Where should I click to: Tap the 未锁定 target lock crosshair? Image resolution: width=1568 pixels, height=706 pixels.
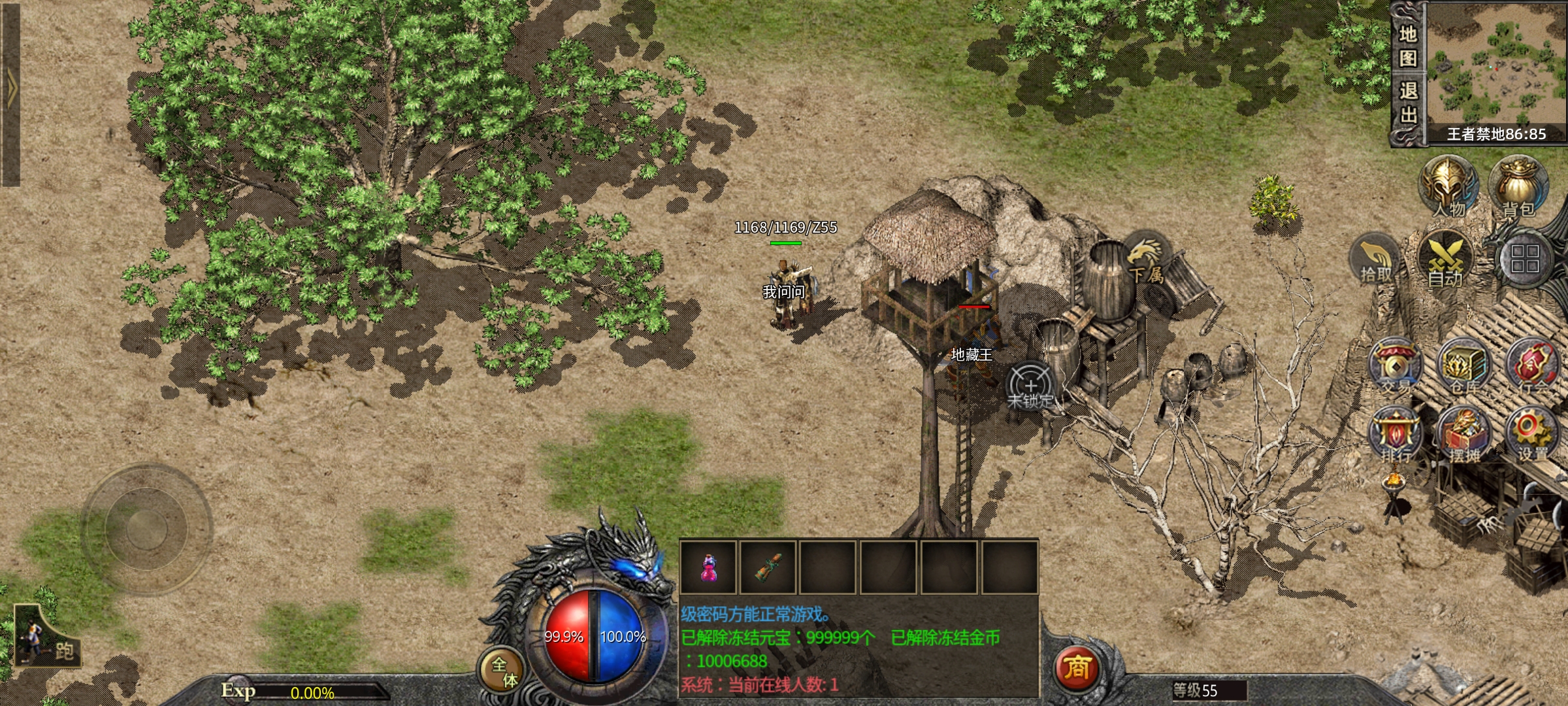click(x=1030, y=387)
